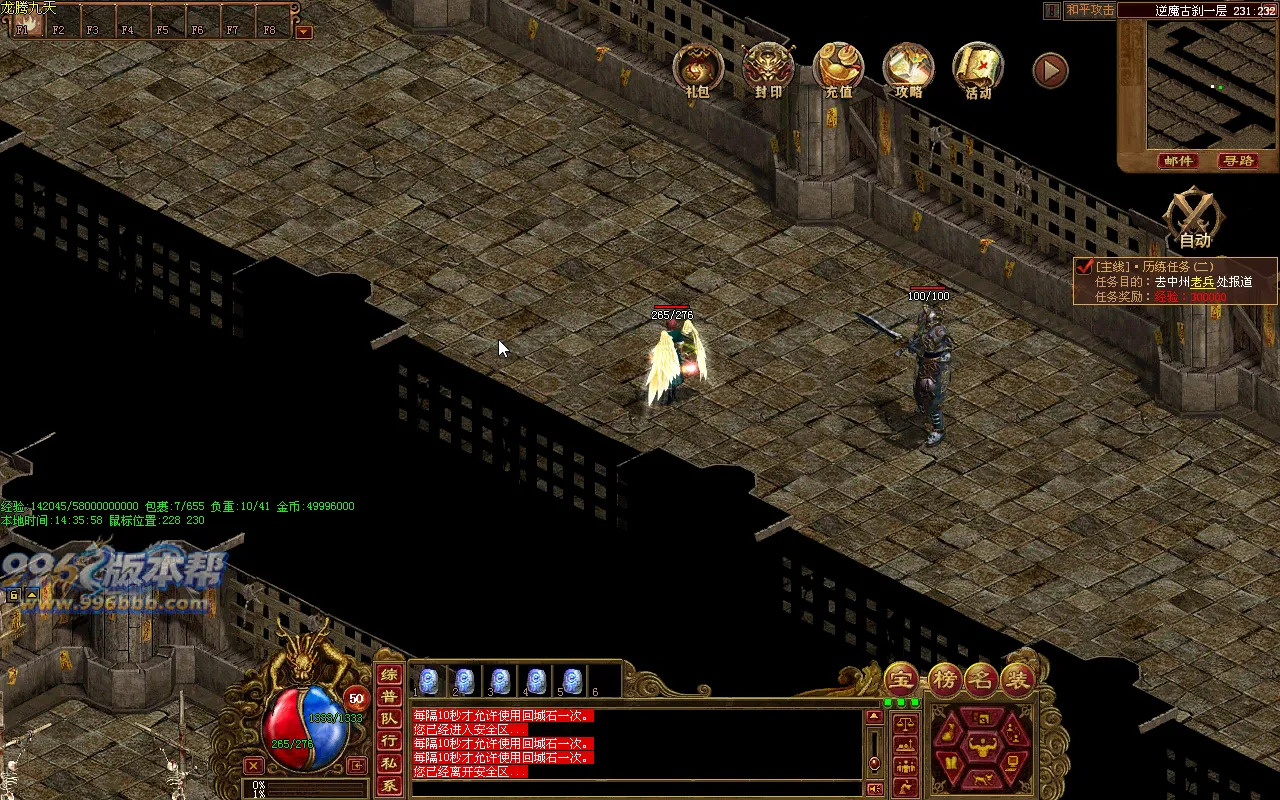
Task: Open the 装 equipment round button
Action: coord(1018,679)
